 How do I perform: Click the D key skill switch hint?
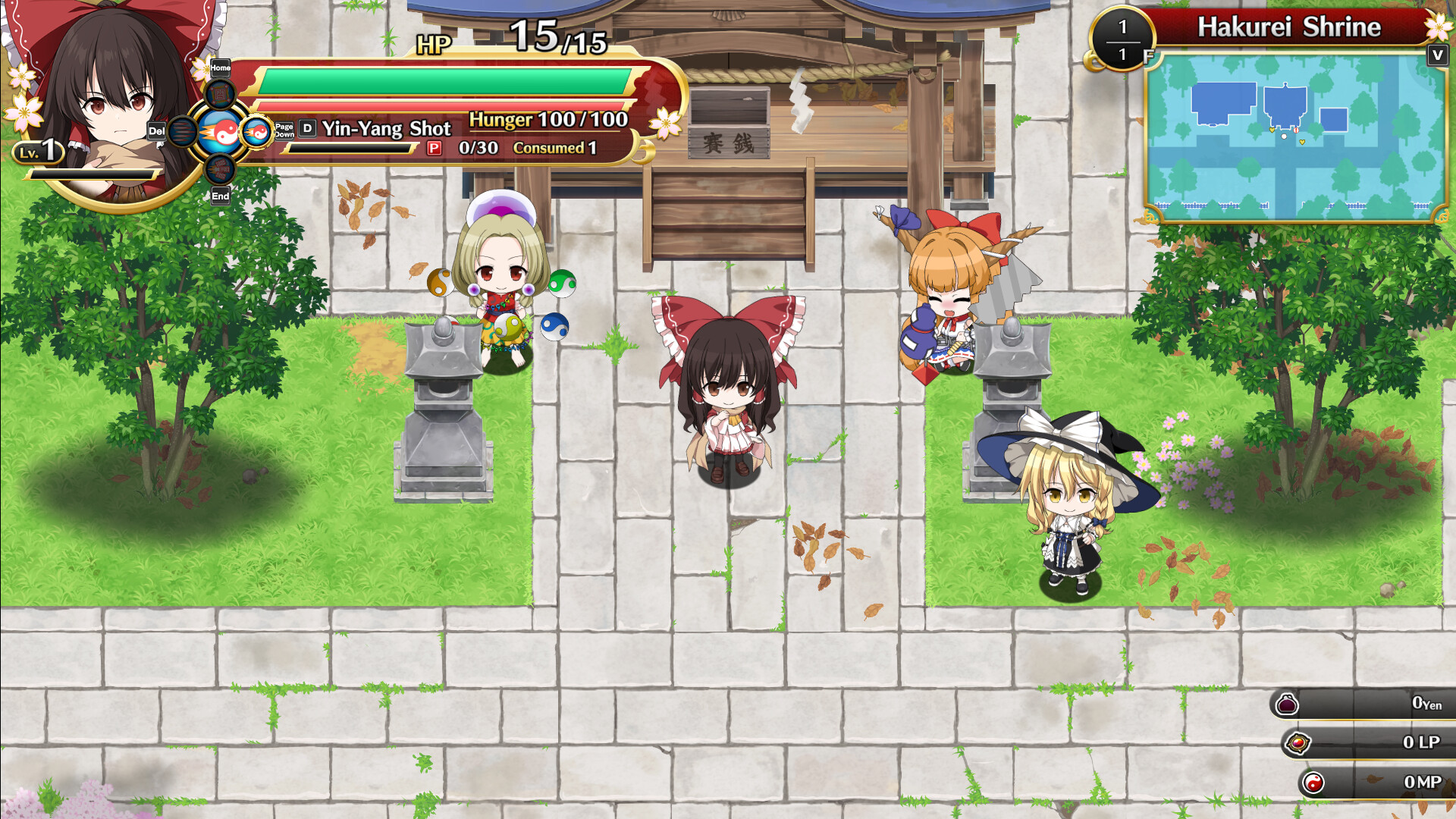point(306,128)
